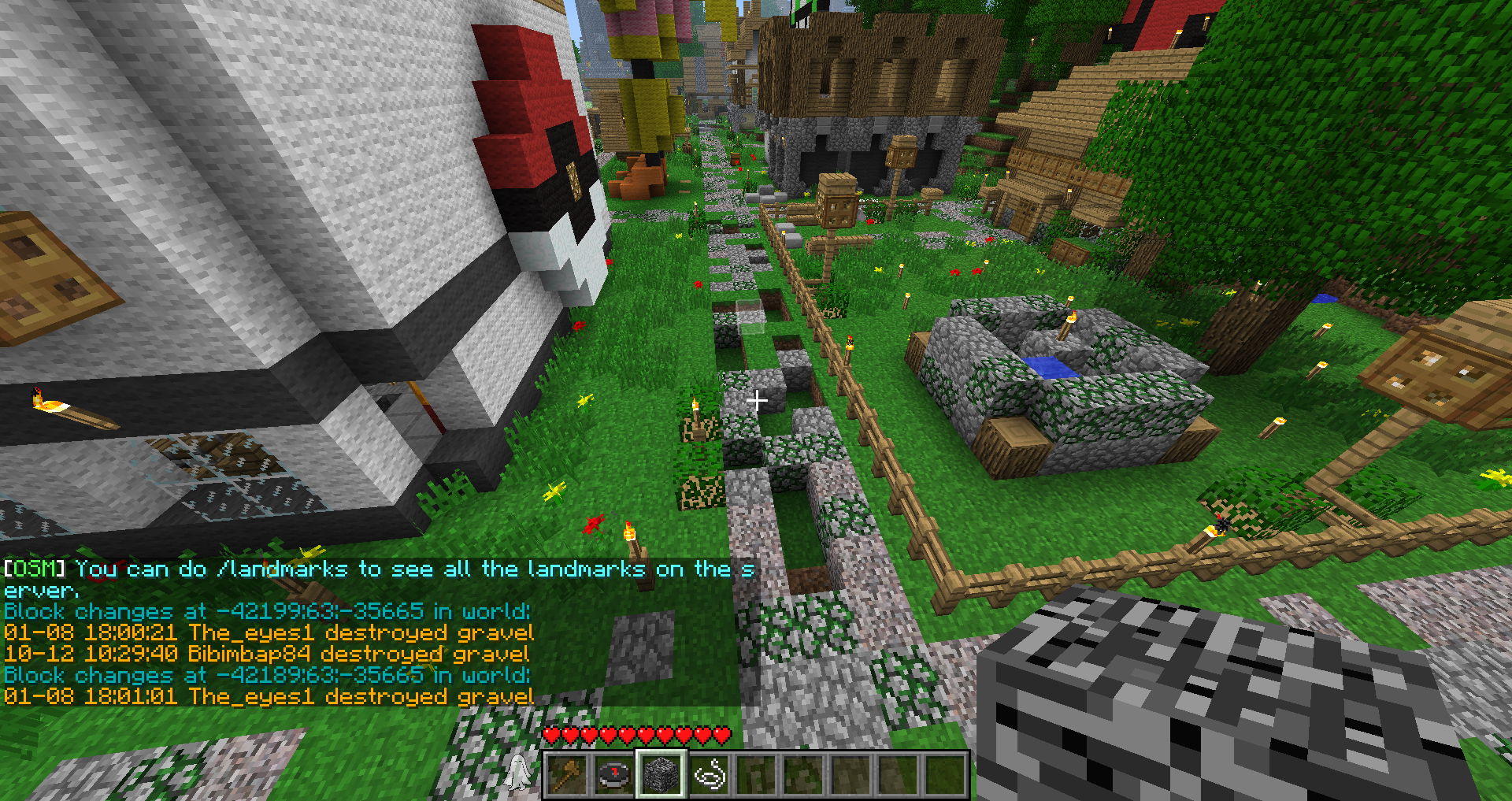Select the compass hotbar slot
Viewport: 1512px width, 801px height.
click(614, 775)
